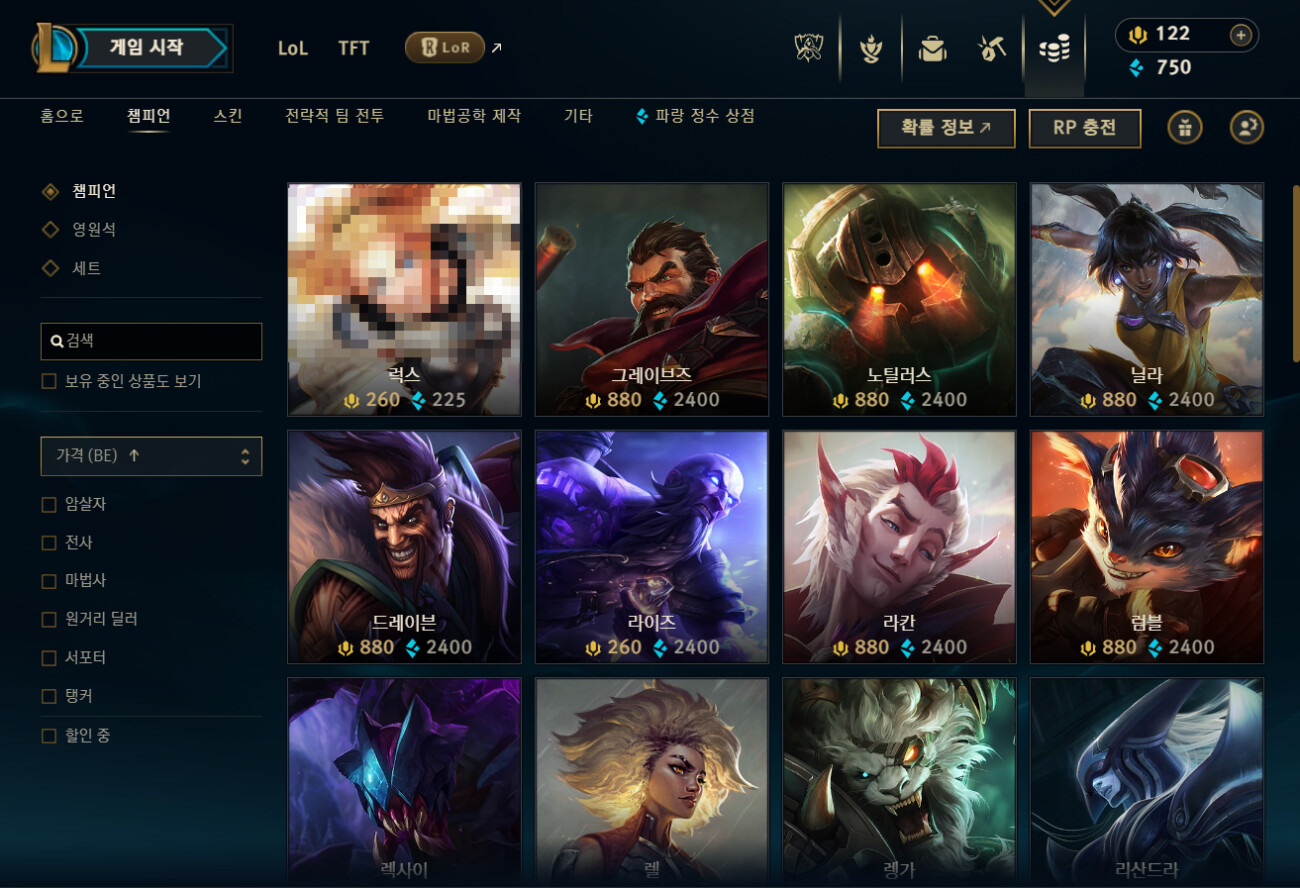
Task: Open the TFT menu item
Action: 352,48
